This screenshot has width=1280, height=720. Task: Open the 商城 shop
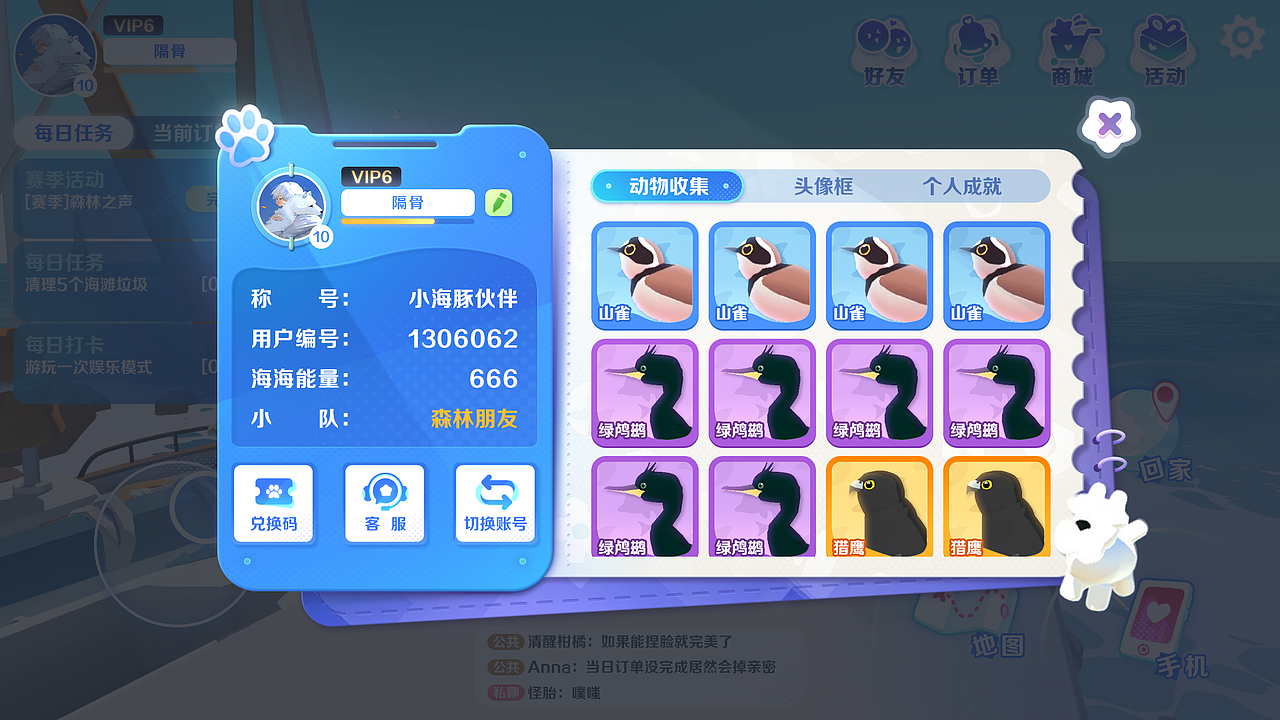click(1070, 45)
